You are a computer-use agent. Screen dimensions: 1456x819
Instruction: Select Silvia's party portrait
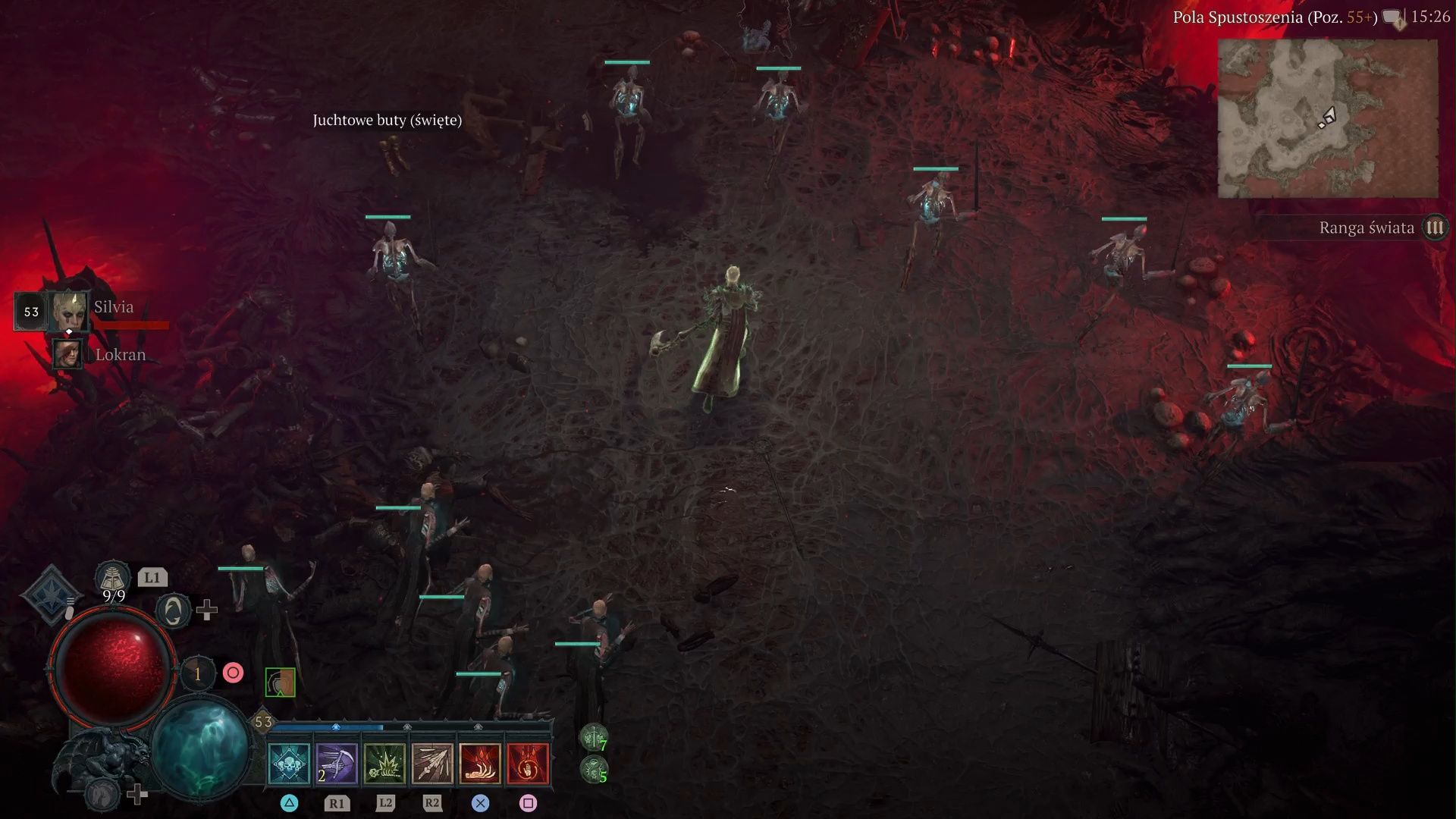(x=68, y=311)
